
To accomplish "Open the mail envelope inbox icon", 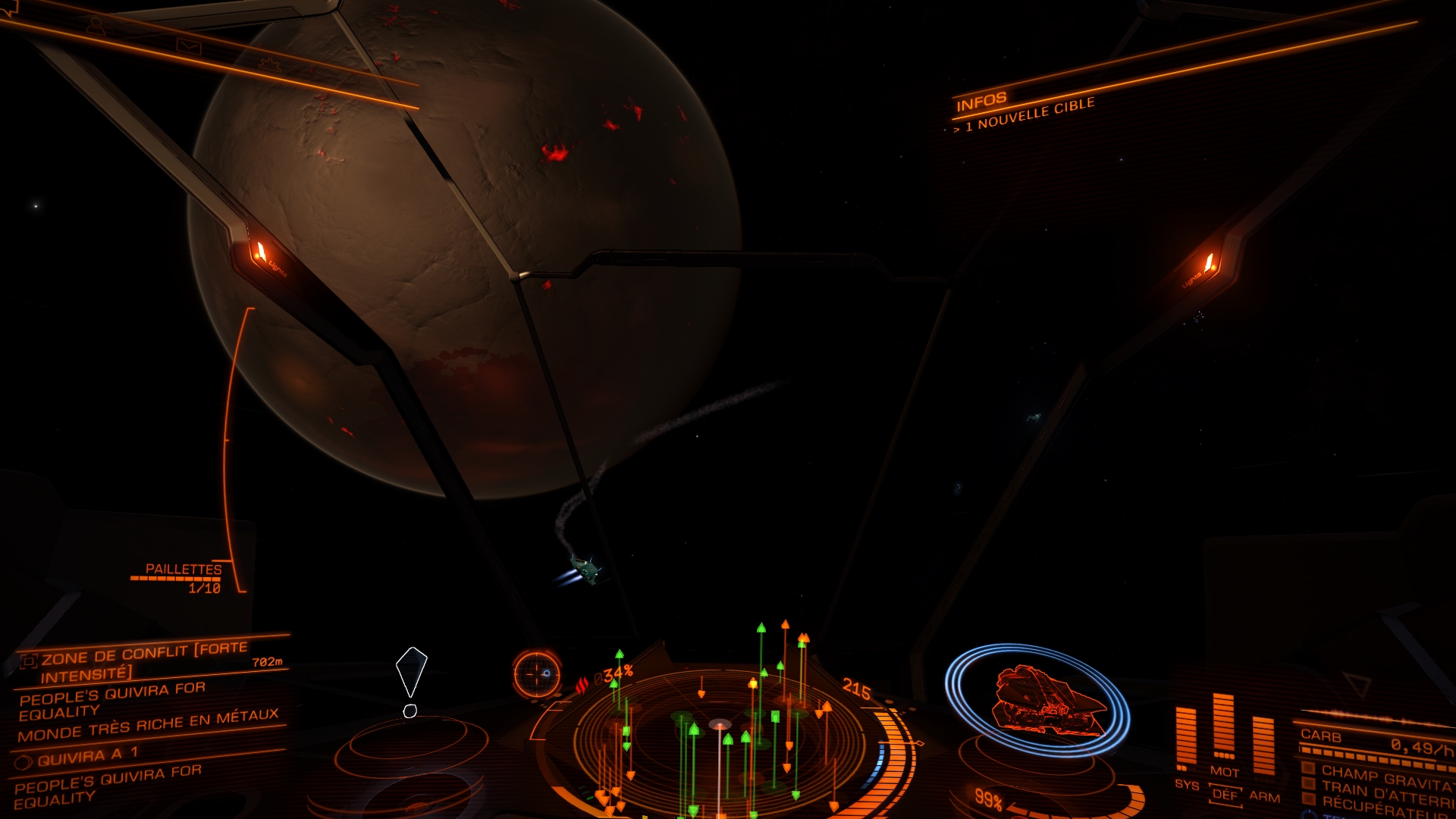I will click(189, 47).
